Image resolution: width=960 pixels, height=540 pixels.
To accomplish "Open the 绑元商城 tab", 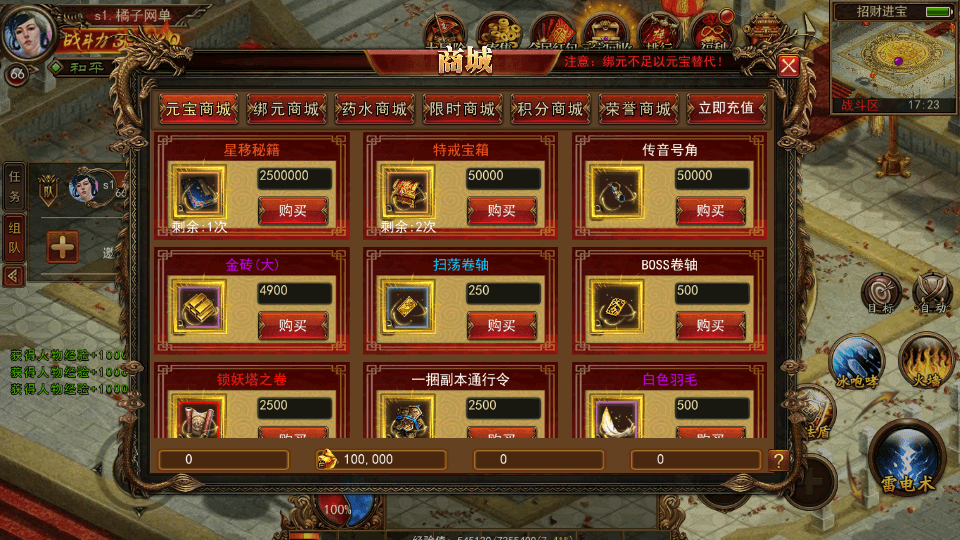I will coord(287,109).
